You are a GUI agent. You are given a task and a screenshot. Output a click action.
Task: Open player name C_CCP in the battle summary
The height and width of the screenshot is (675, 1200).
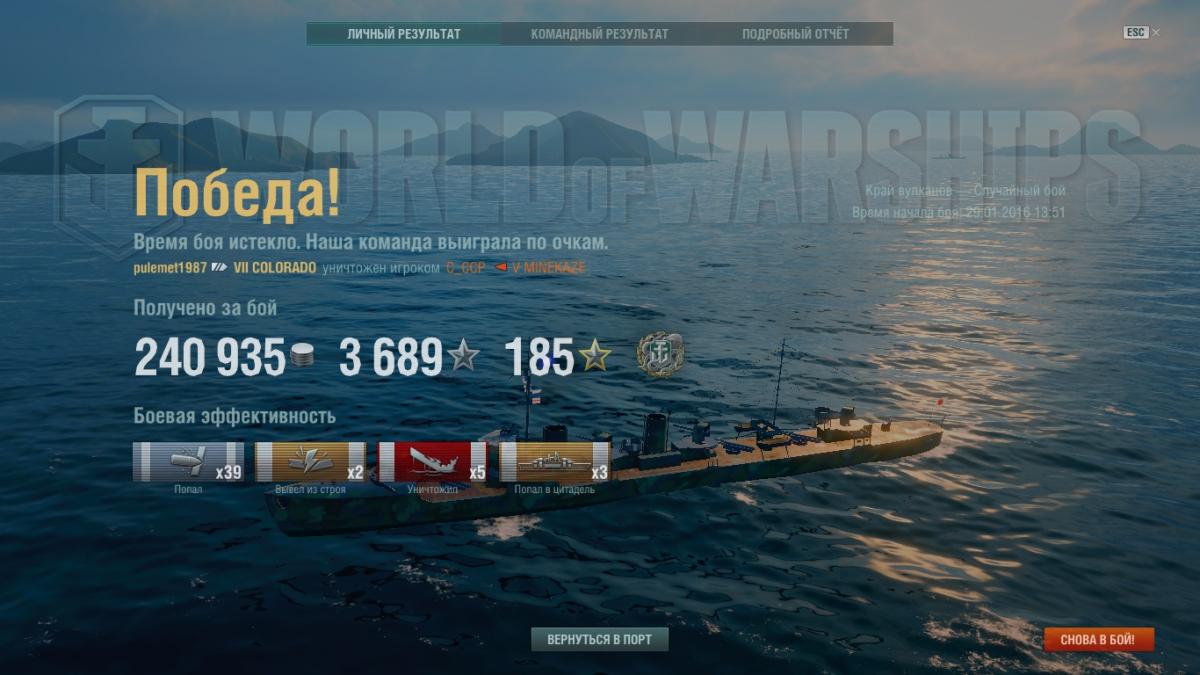(465, 268)
